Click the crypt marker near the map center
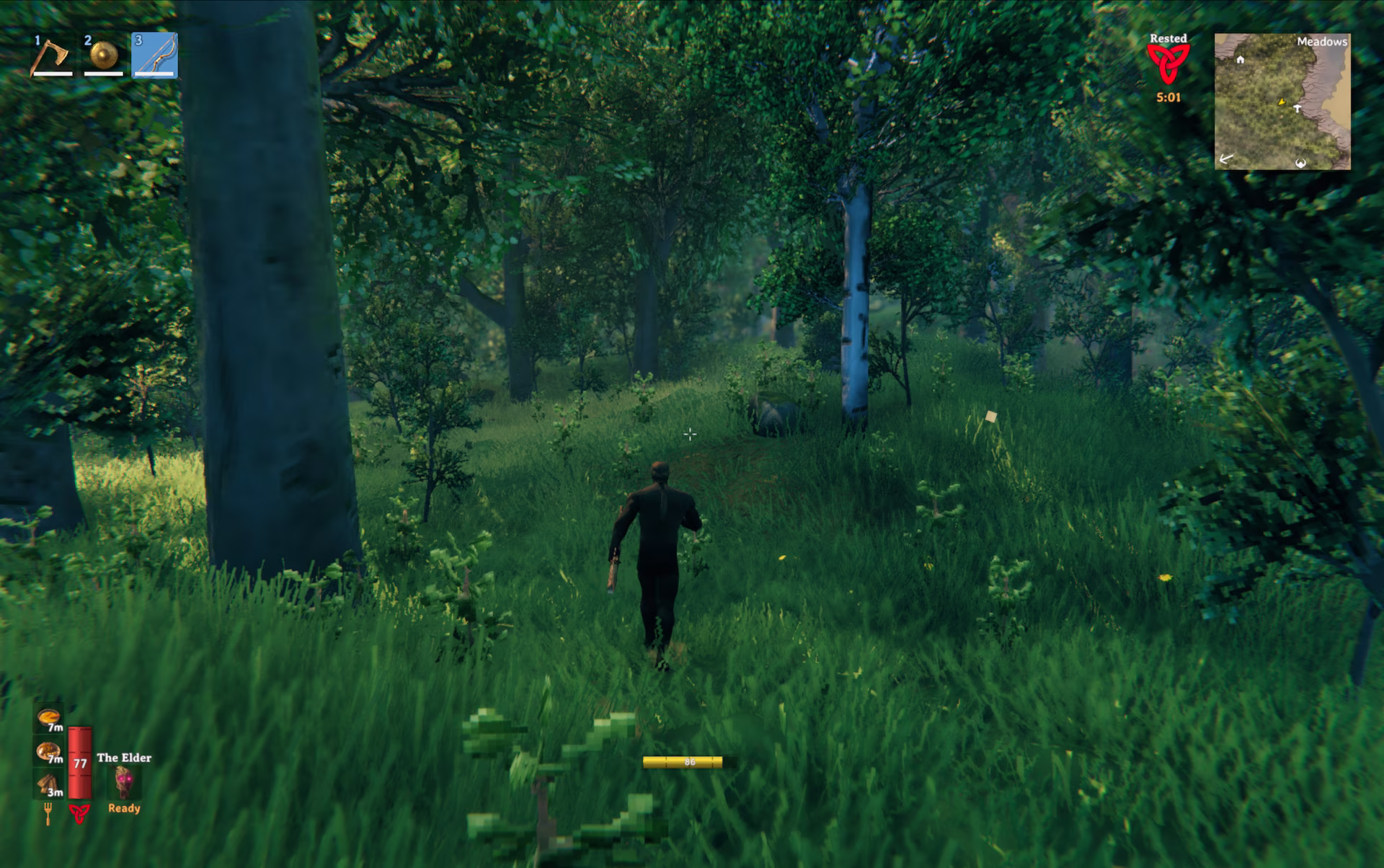This screenshot has height=868, width=1384. pyautogui.click(x=1297, y=108)
